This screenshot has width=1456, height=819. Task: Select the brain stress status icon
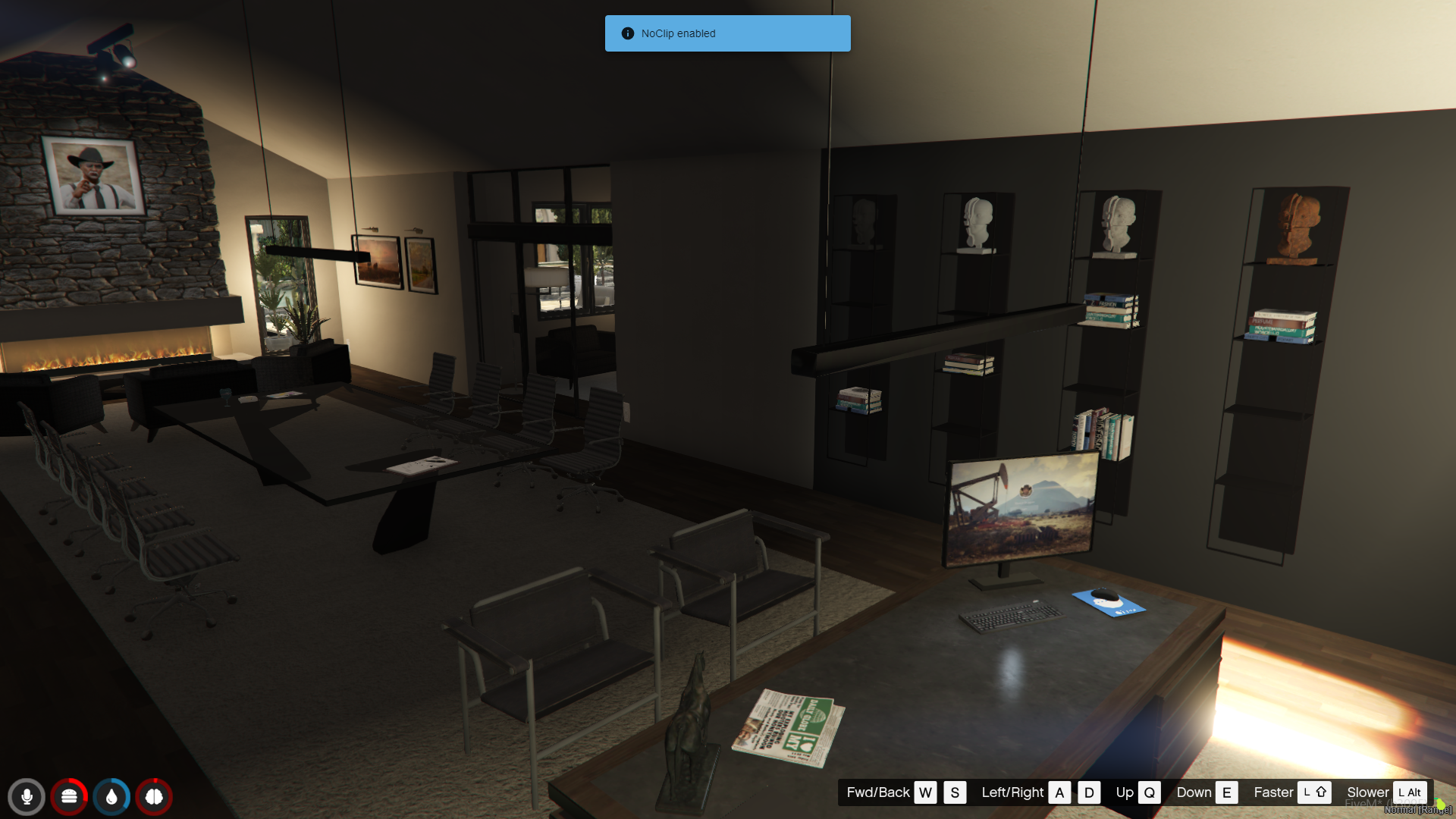154,797
